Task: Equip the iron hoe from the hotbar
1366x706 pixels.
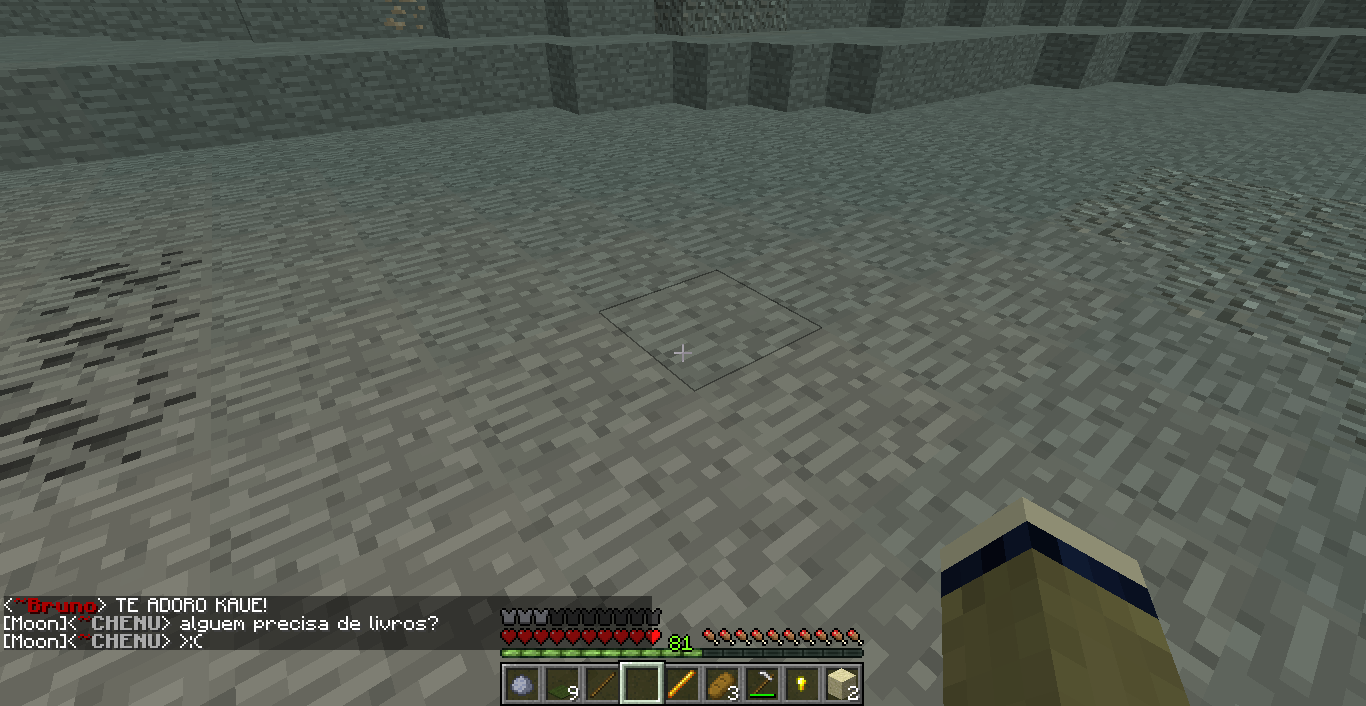Action: tap(762, 685)
